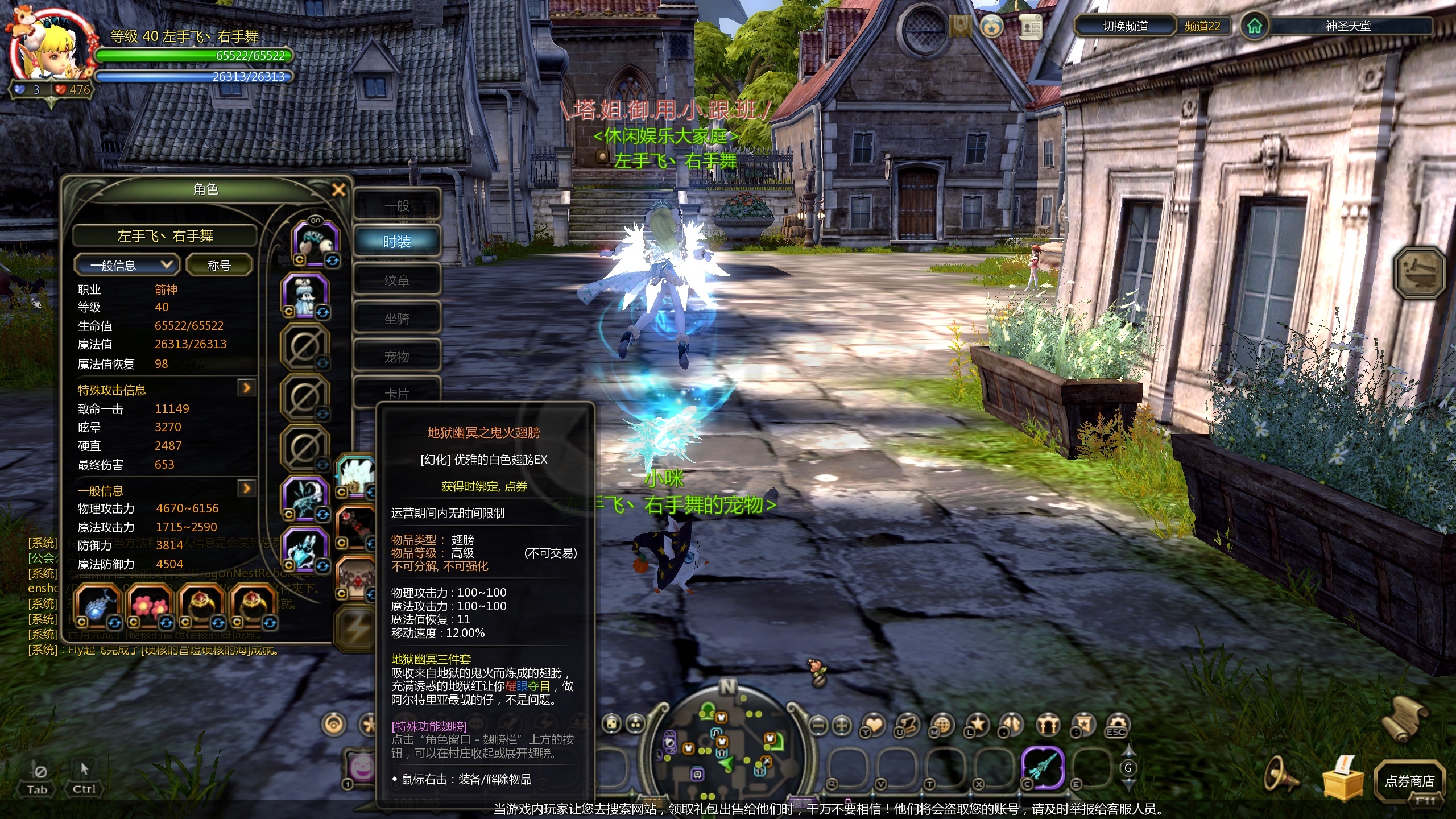Close the 角色 character window

[338, 190]
